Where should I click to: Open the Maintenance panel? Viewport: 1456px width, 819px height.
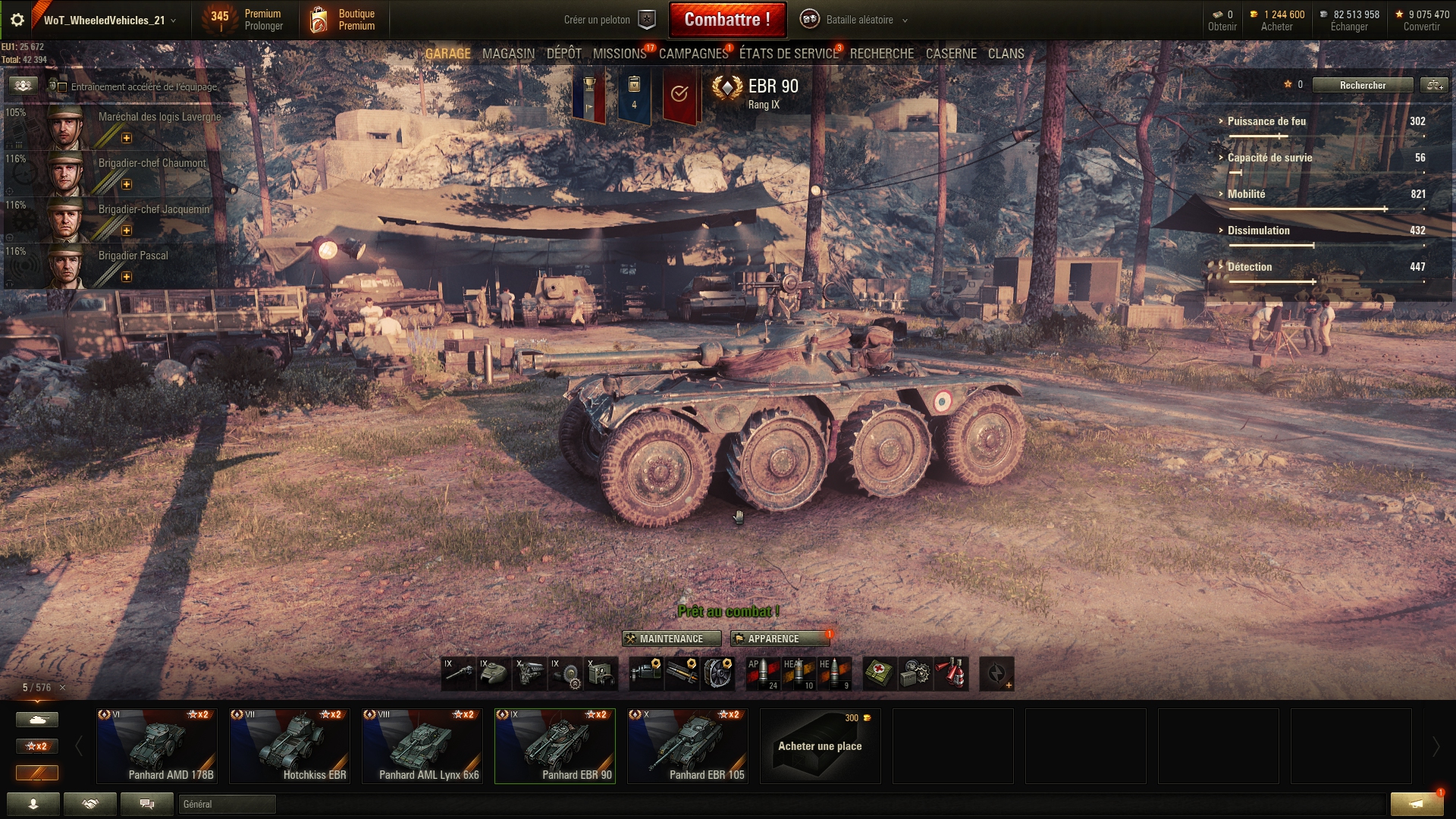tap(665, 639)
